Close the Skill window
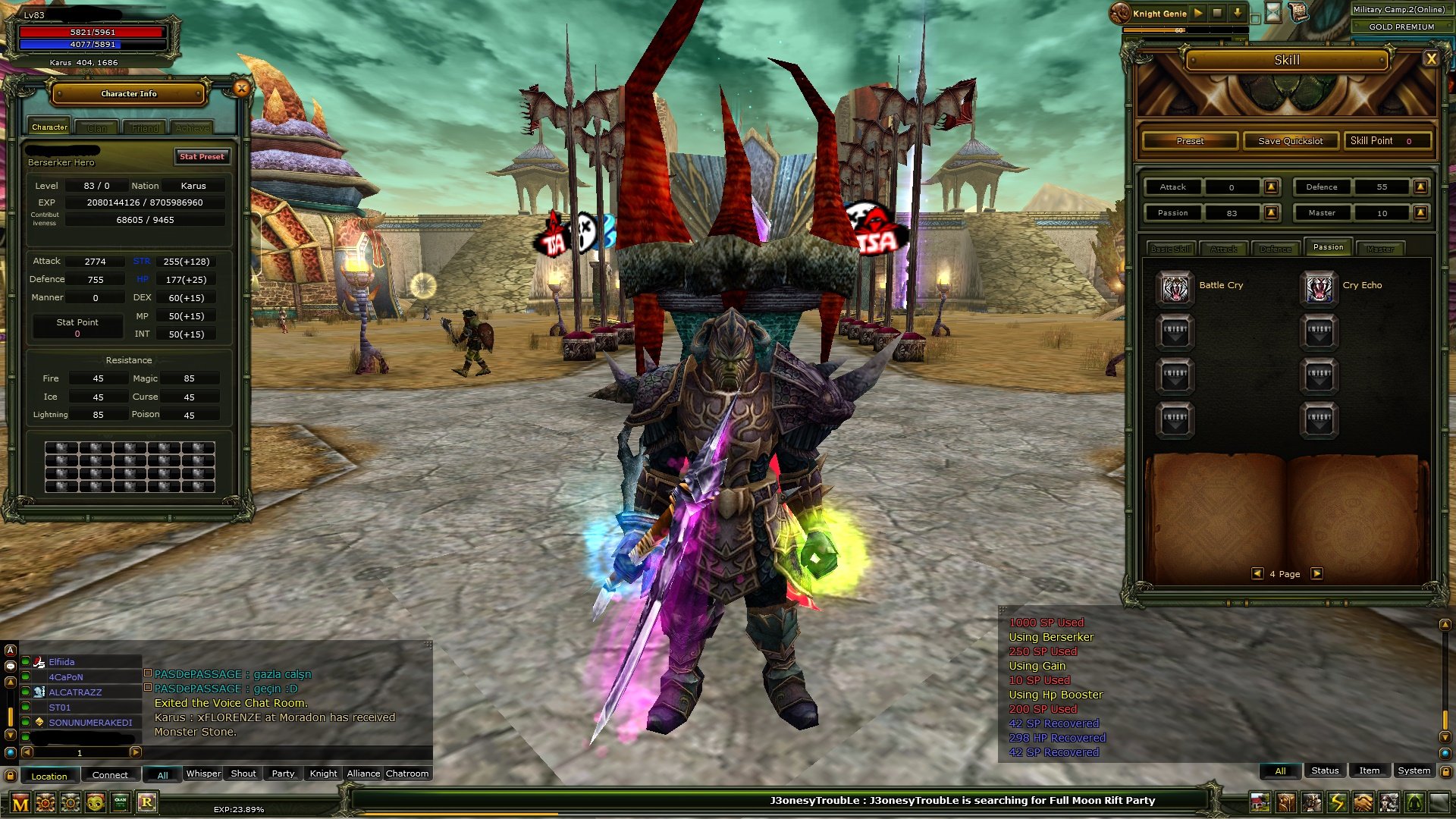The width and height of the screenshot is (1456, 819). tap(1431, 59)
